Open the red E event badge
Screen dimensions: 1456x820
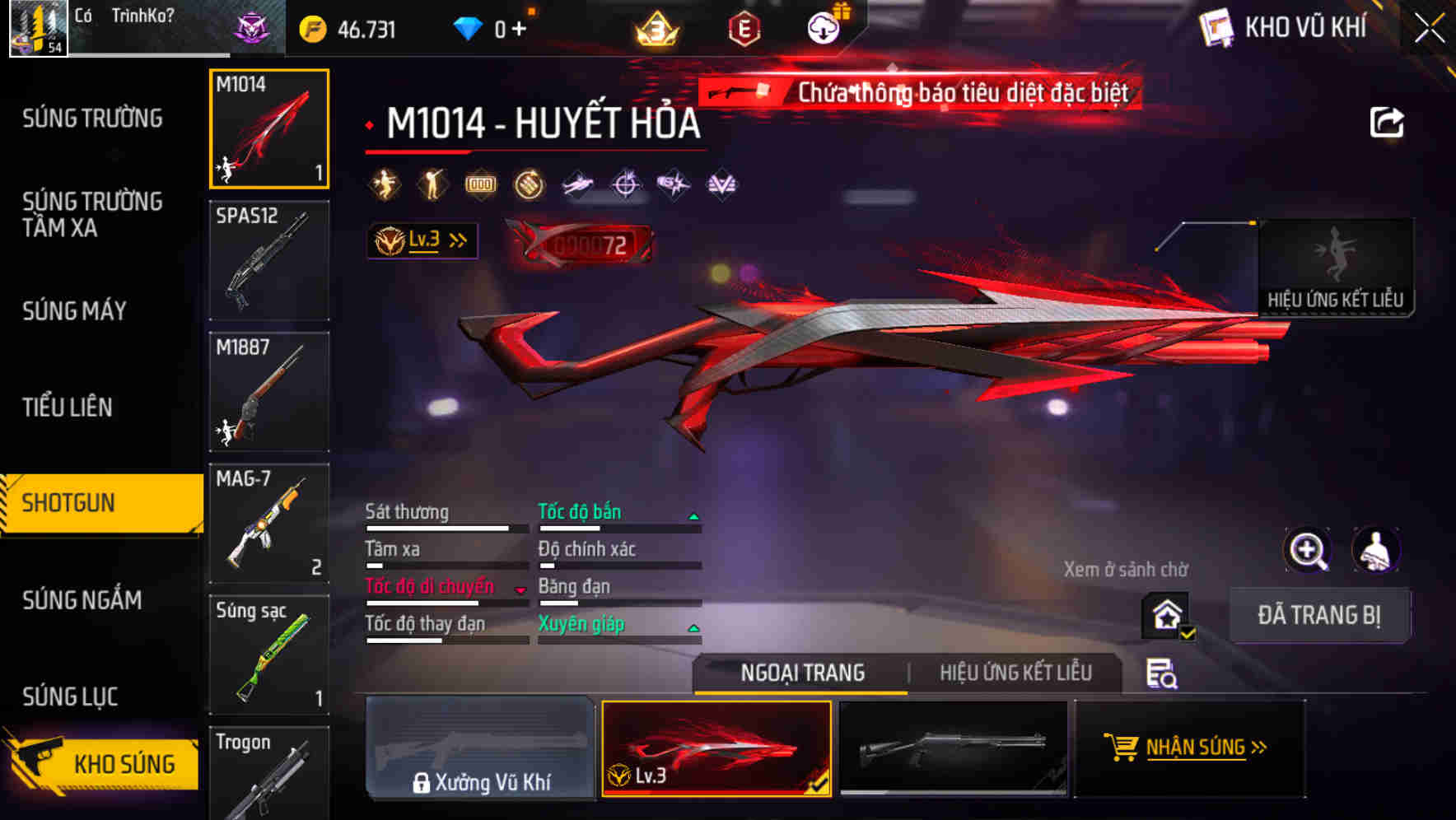pos(744,27)
